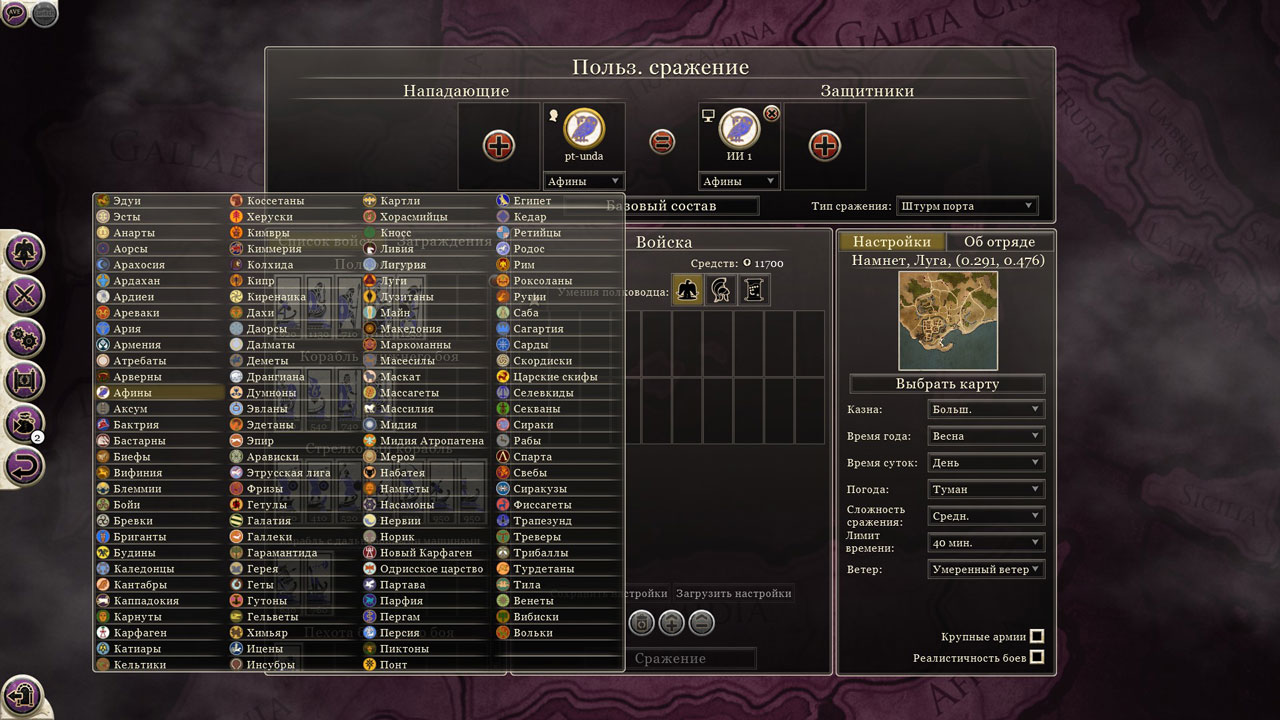
Task: Pick Понт from the faction list
Action: tap(394, 665)
